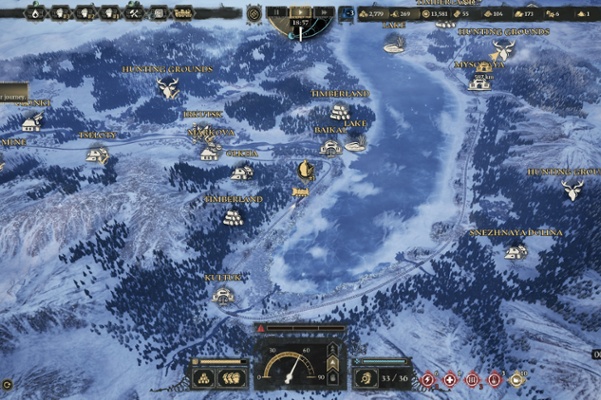Sound the golden horn ability

click(517, 380)
